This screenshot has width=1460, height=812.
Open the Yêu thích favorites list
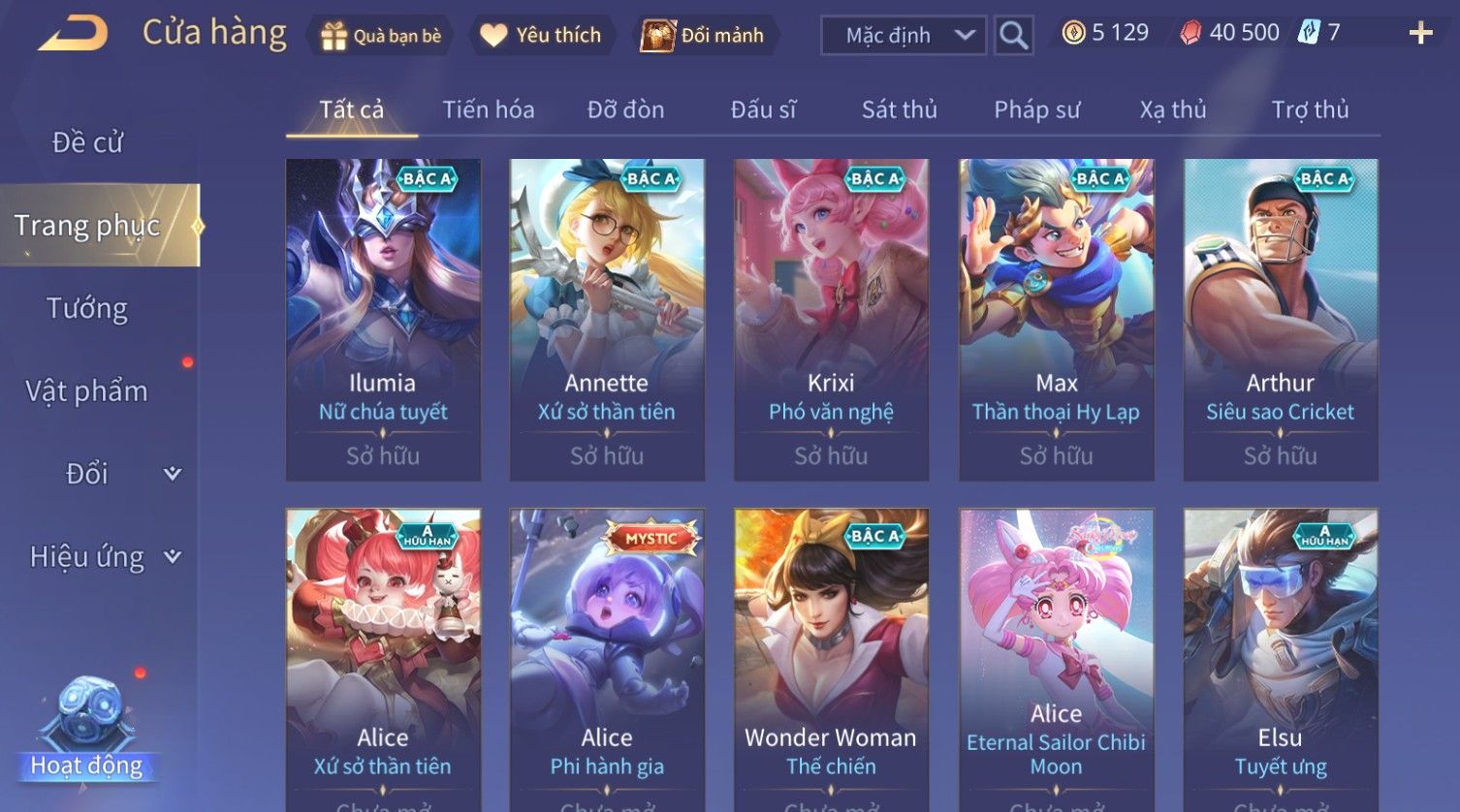[541, 36]
